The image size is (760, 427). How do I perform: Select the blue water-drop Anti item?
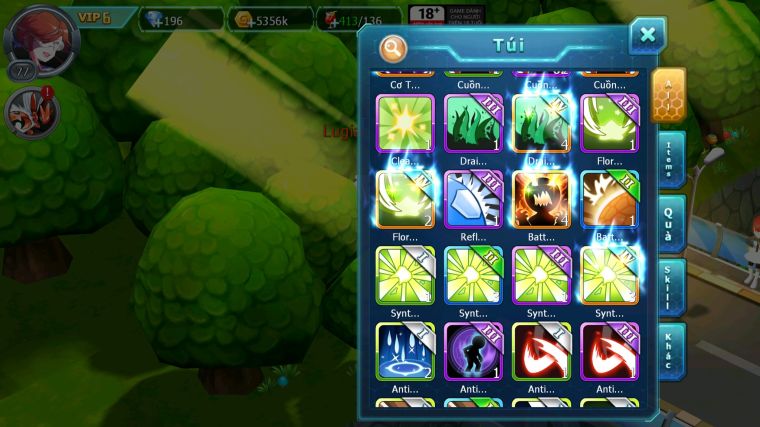(x=405, y=351)
